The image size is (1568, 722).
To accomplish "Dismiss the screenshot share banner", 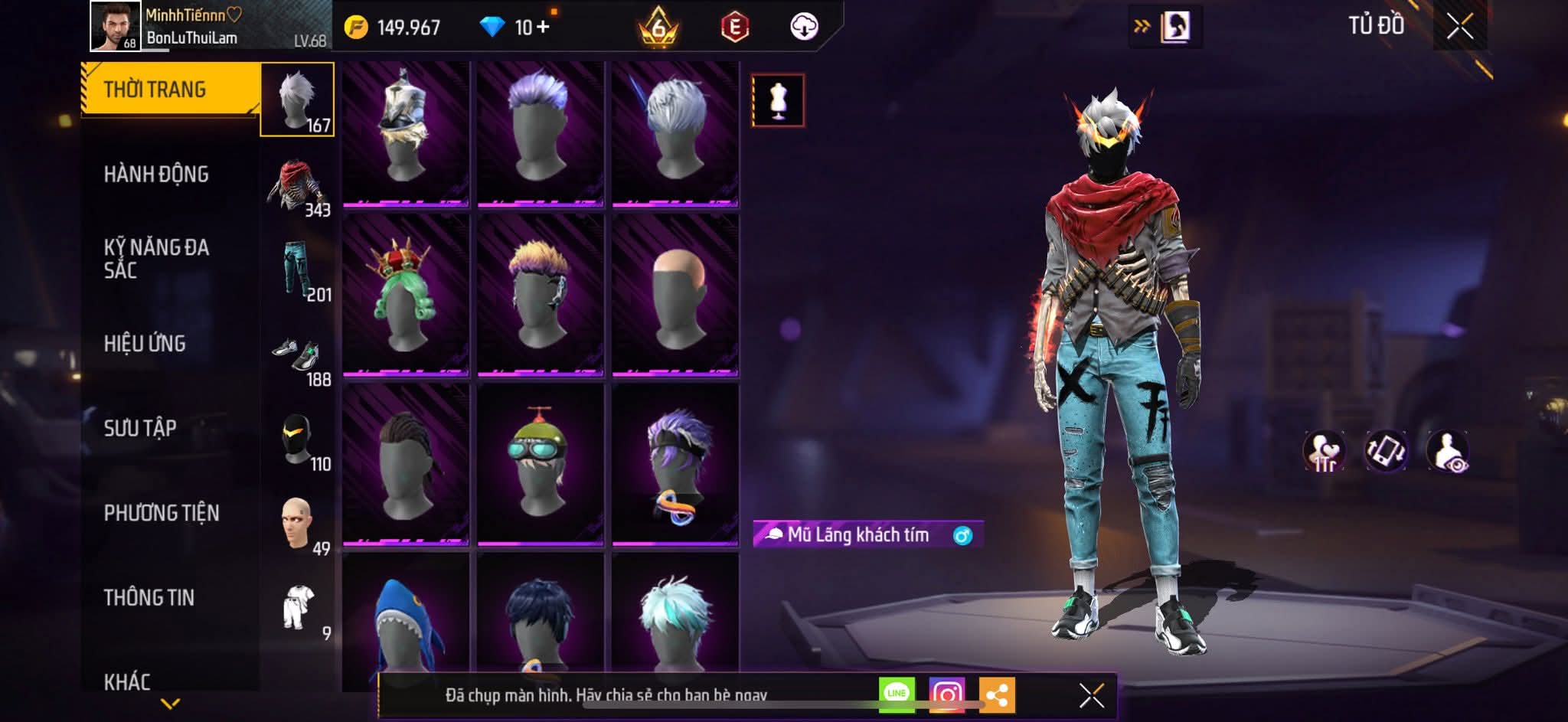I will [x=1091, y=695].
